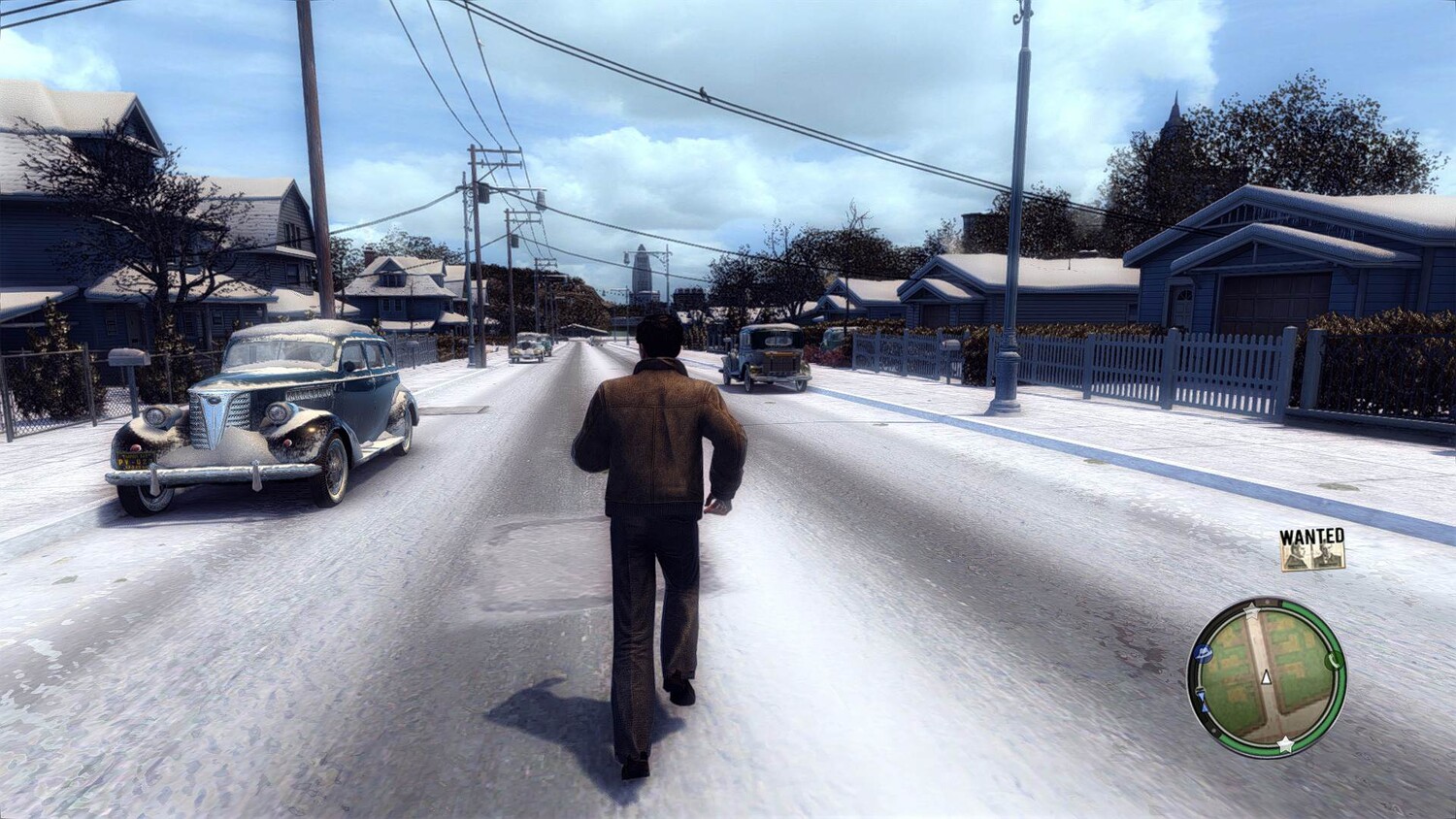
Task: Select the green telephone minimap marker
Action: (1333, 661)
